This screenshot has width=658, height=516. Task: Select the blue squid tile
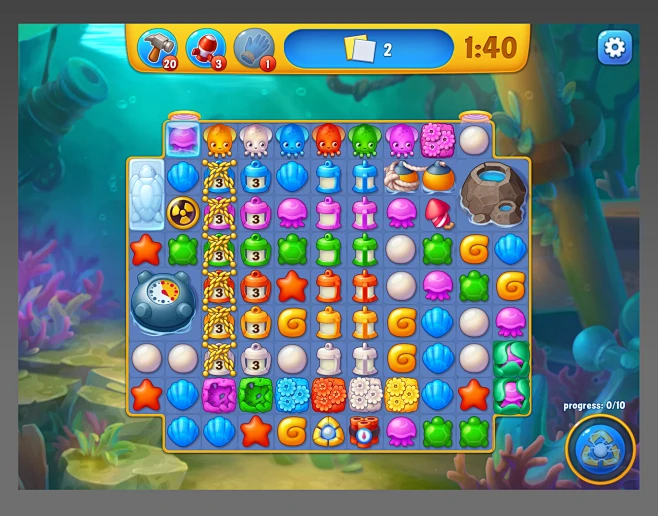pyautogui.click(x=291, y=140)
